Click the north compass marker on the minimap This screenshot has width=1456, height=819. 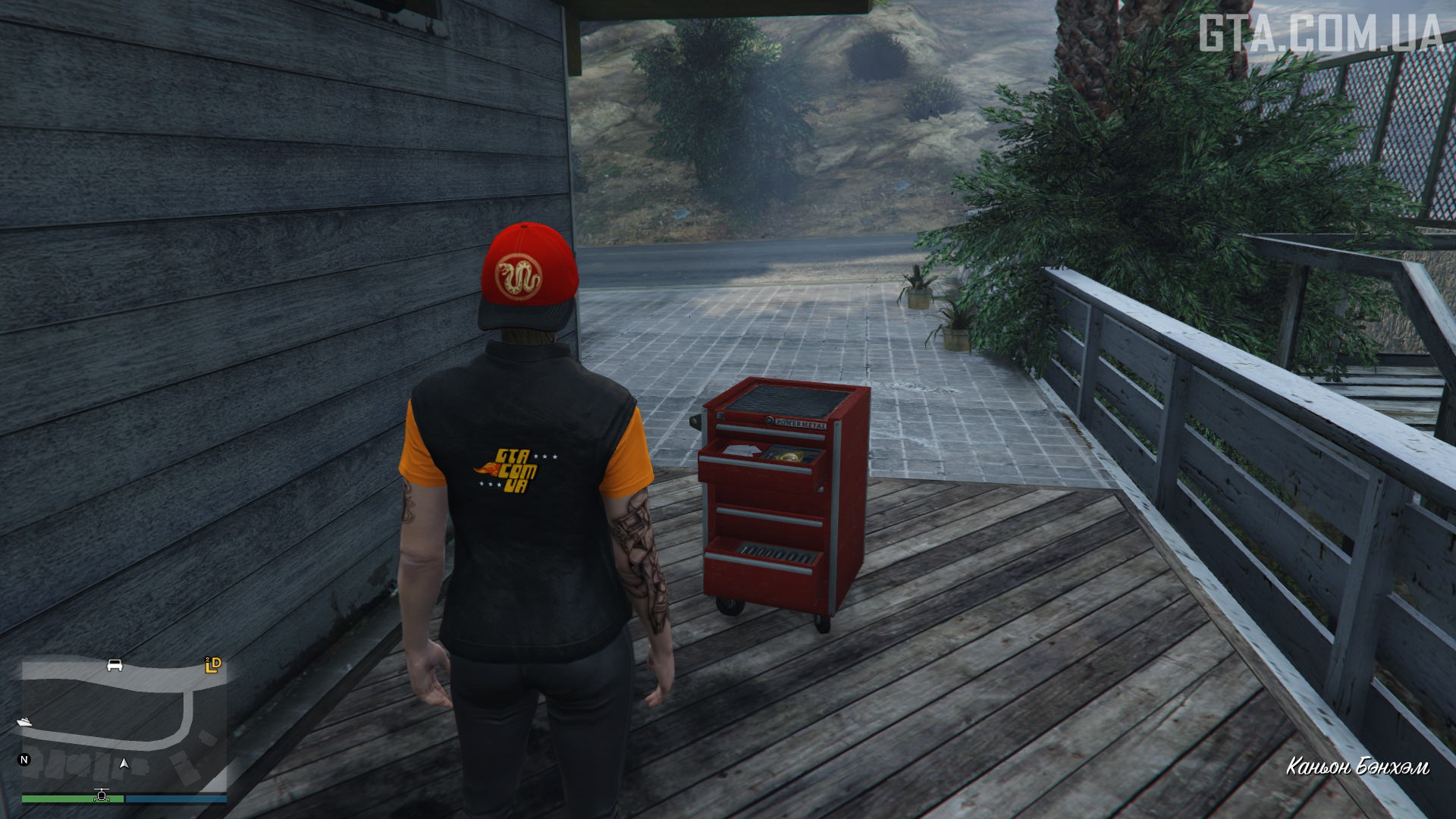coord(24,759)
